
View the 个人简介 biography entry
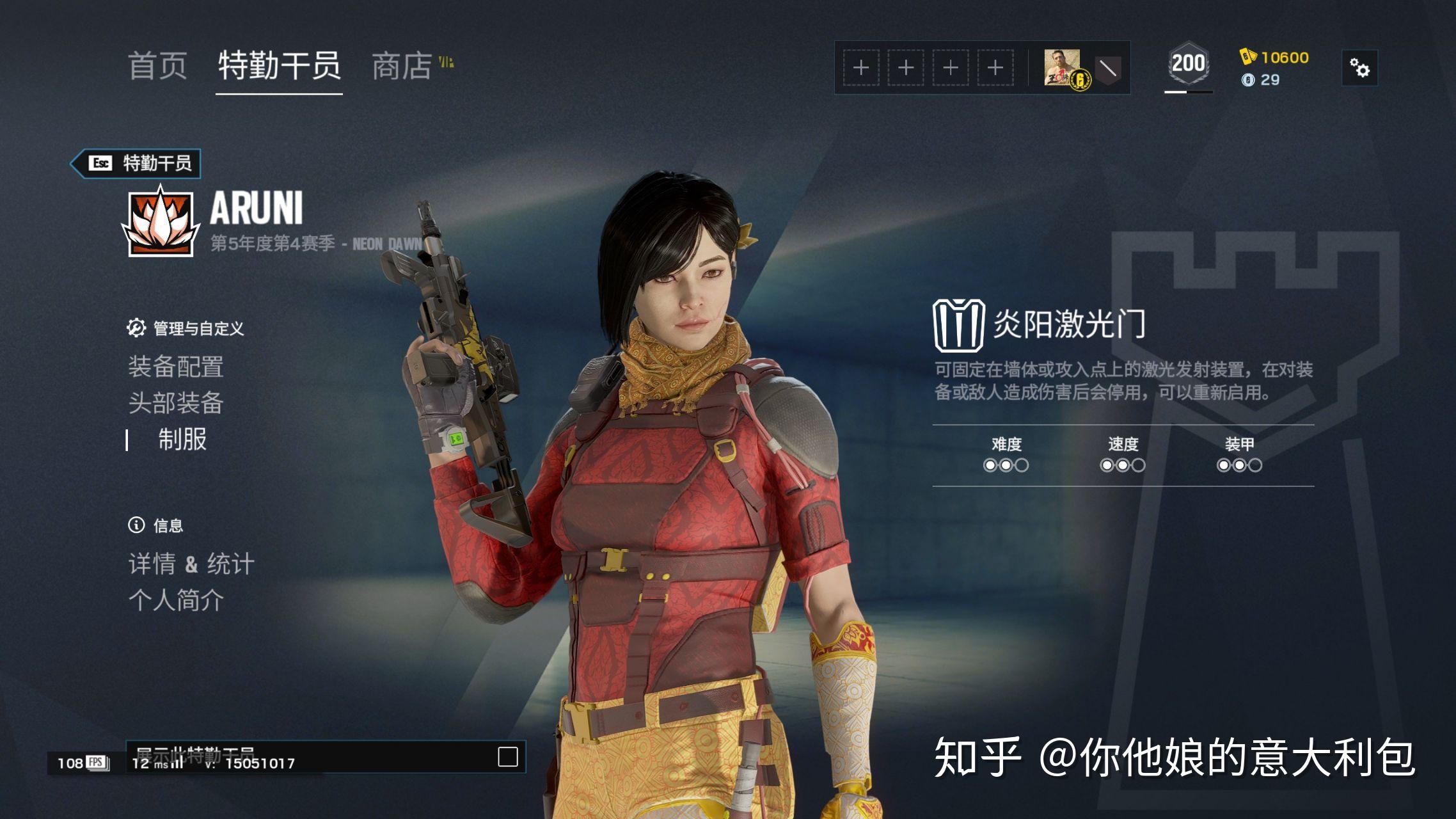click(176, 600)
